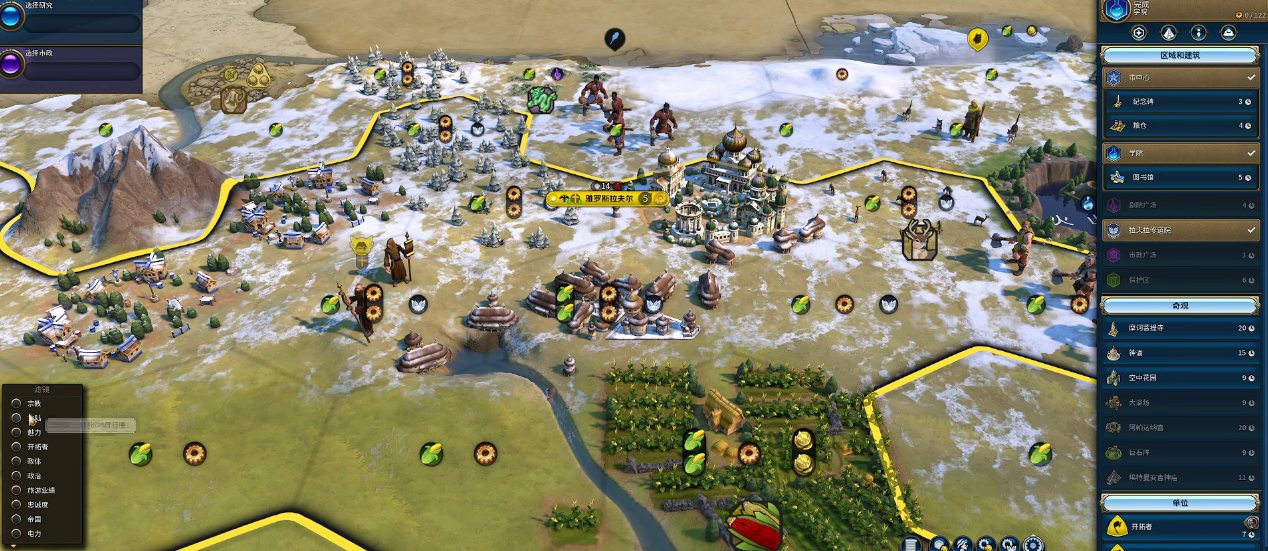The height and width of the screenshot is (551, 1268).
Task: Expand the 学院 (Campus) district entry
Action: pyautogui.click(x=1180, y=153)
